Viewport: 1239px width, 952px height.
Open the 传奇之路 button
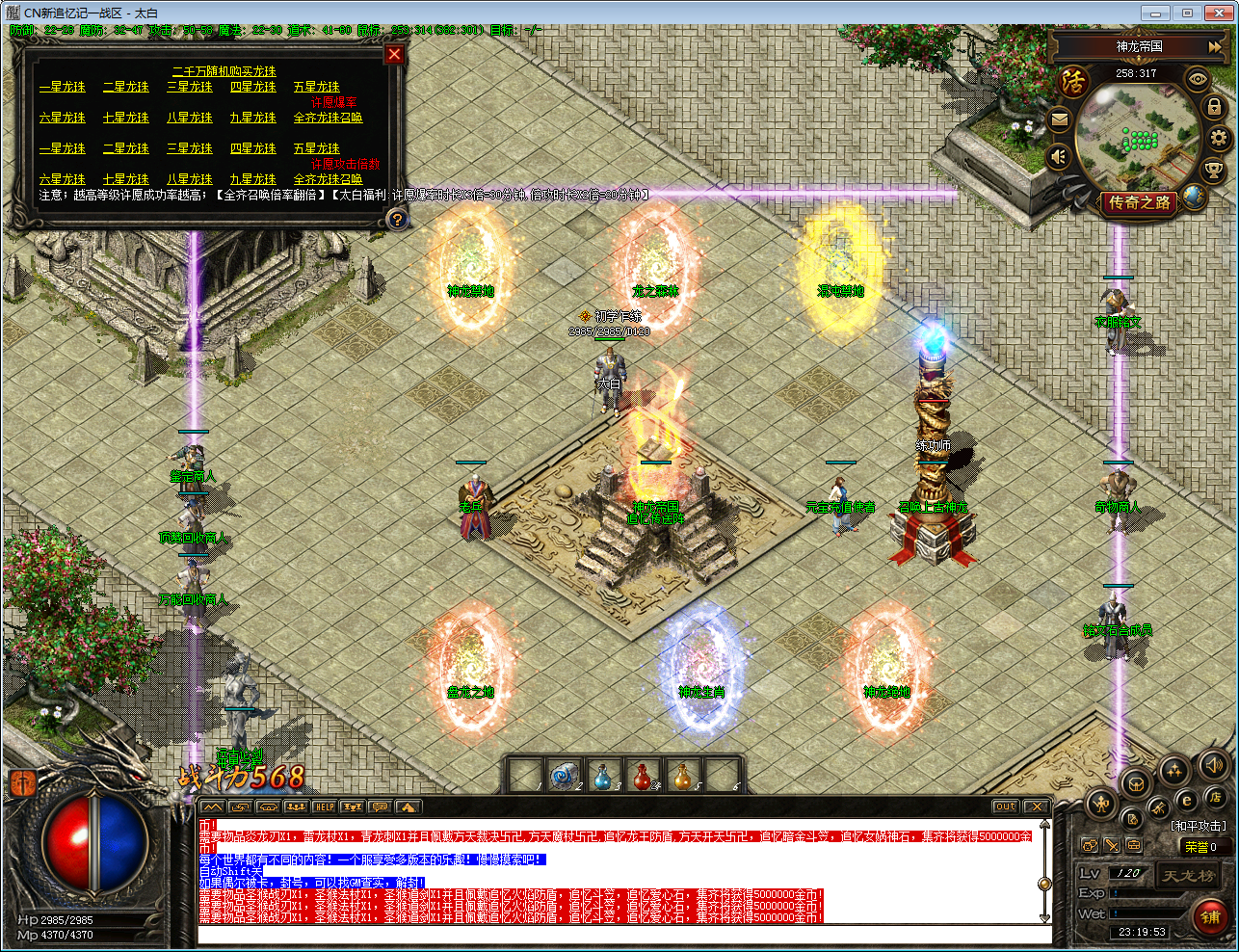(1139, 202)
